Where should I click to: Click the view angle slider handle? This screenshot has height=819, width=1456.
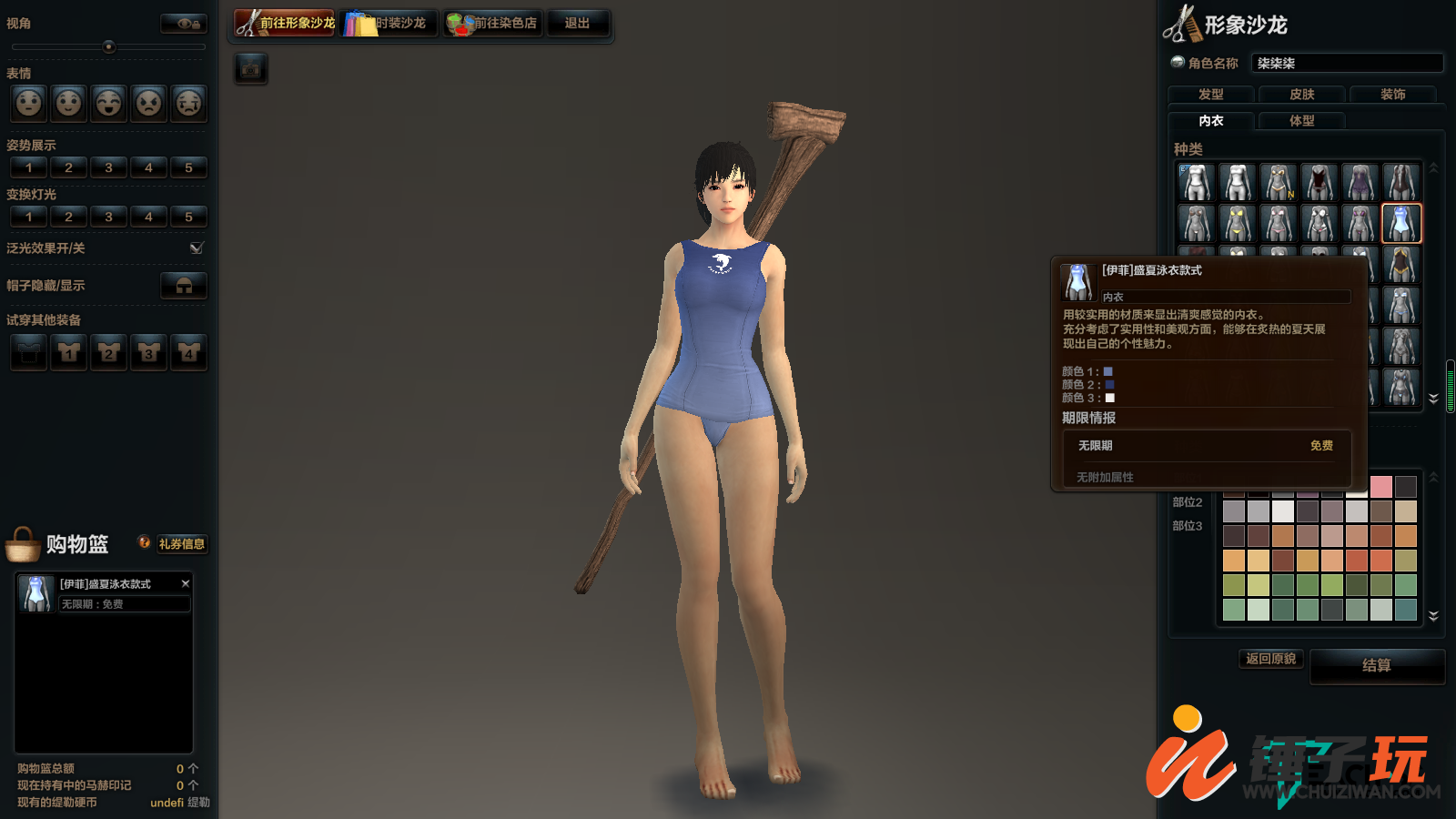(x=109, y=46)
